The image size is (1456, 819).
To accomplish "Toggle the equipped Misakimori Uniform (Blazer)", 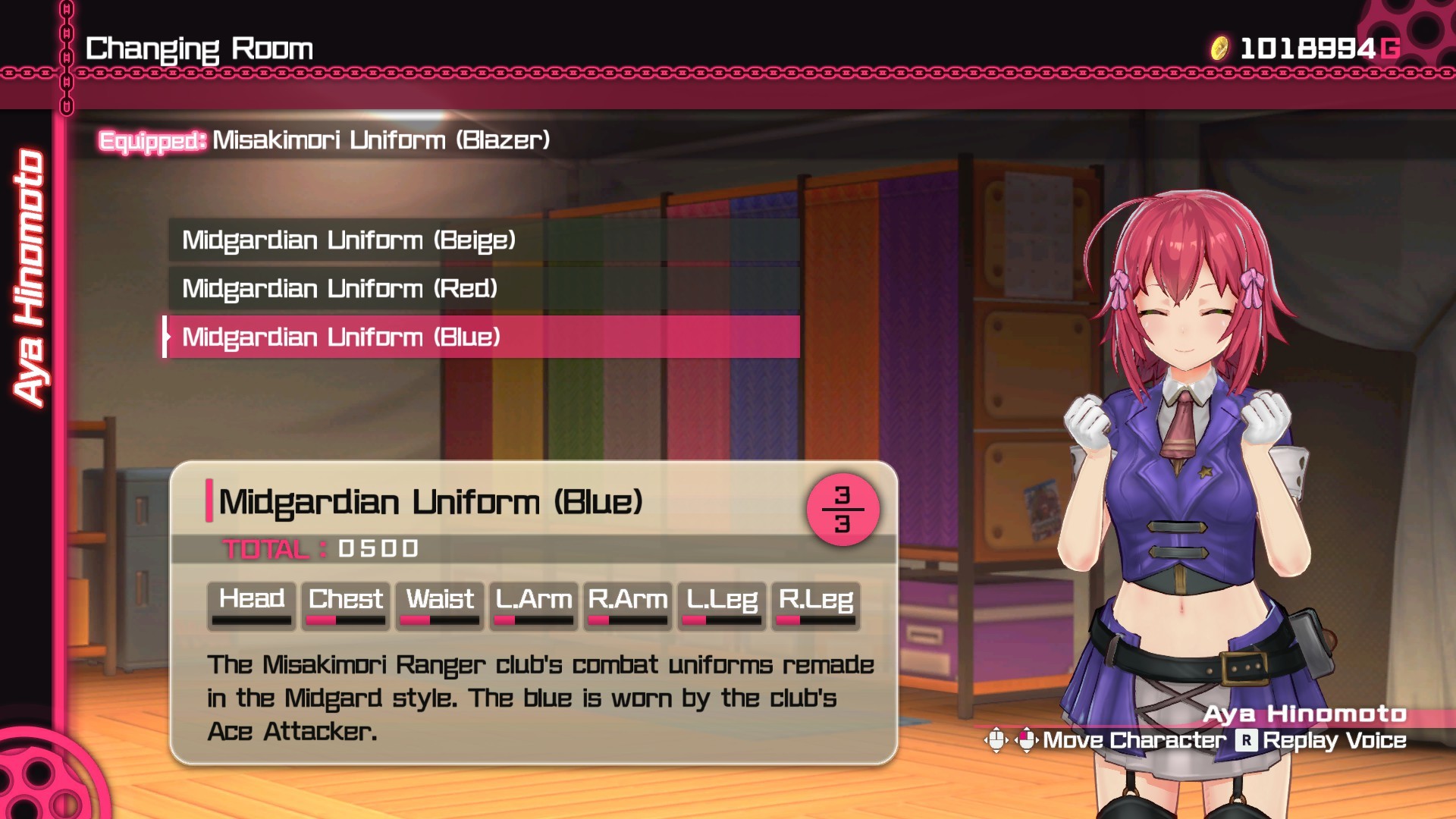I will point(326,139).
